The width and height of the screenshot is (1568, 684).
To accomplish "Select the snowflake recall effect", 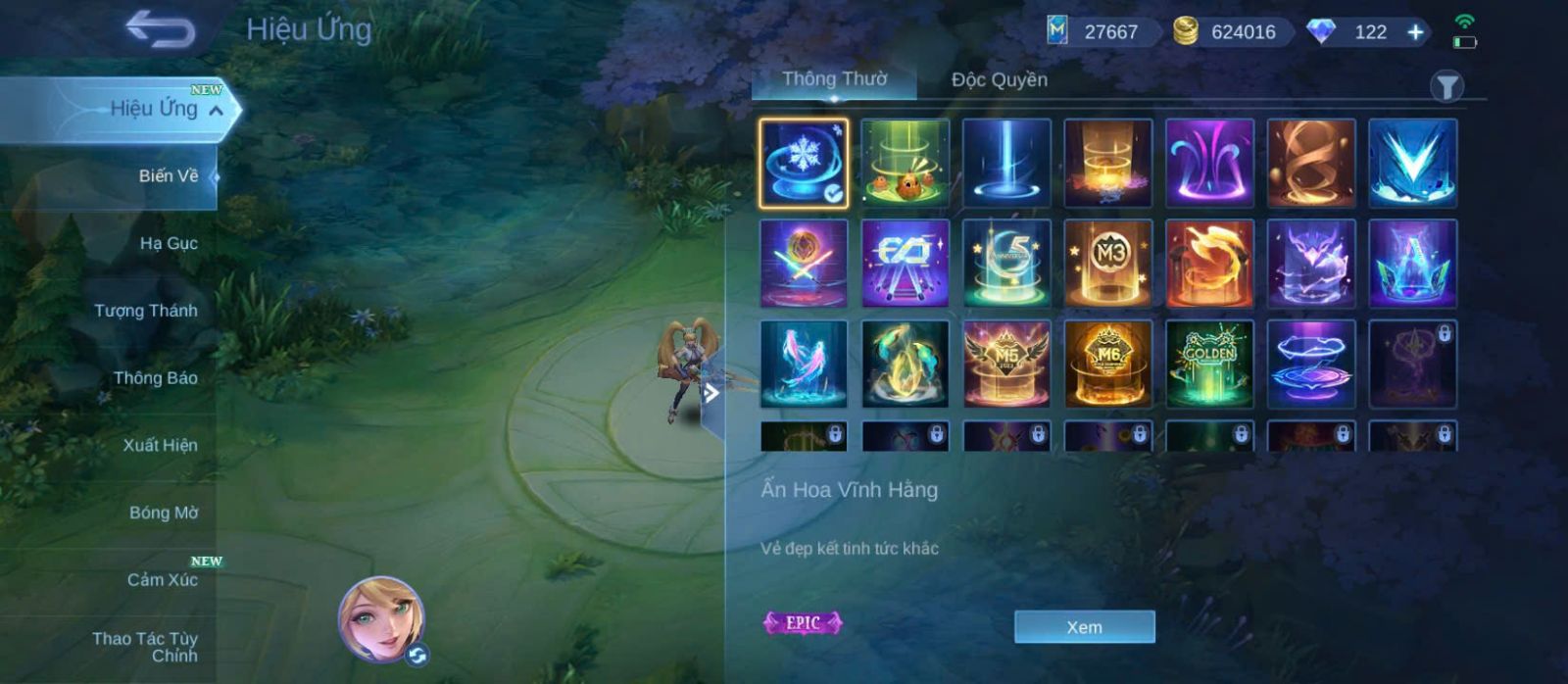I will pyautogui.click(x=804, y=163).
